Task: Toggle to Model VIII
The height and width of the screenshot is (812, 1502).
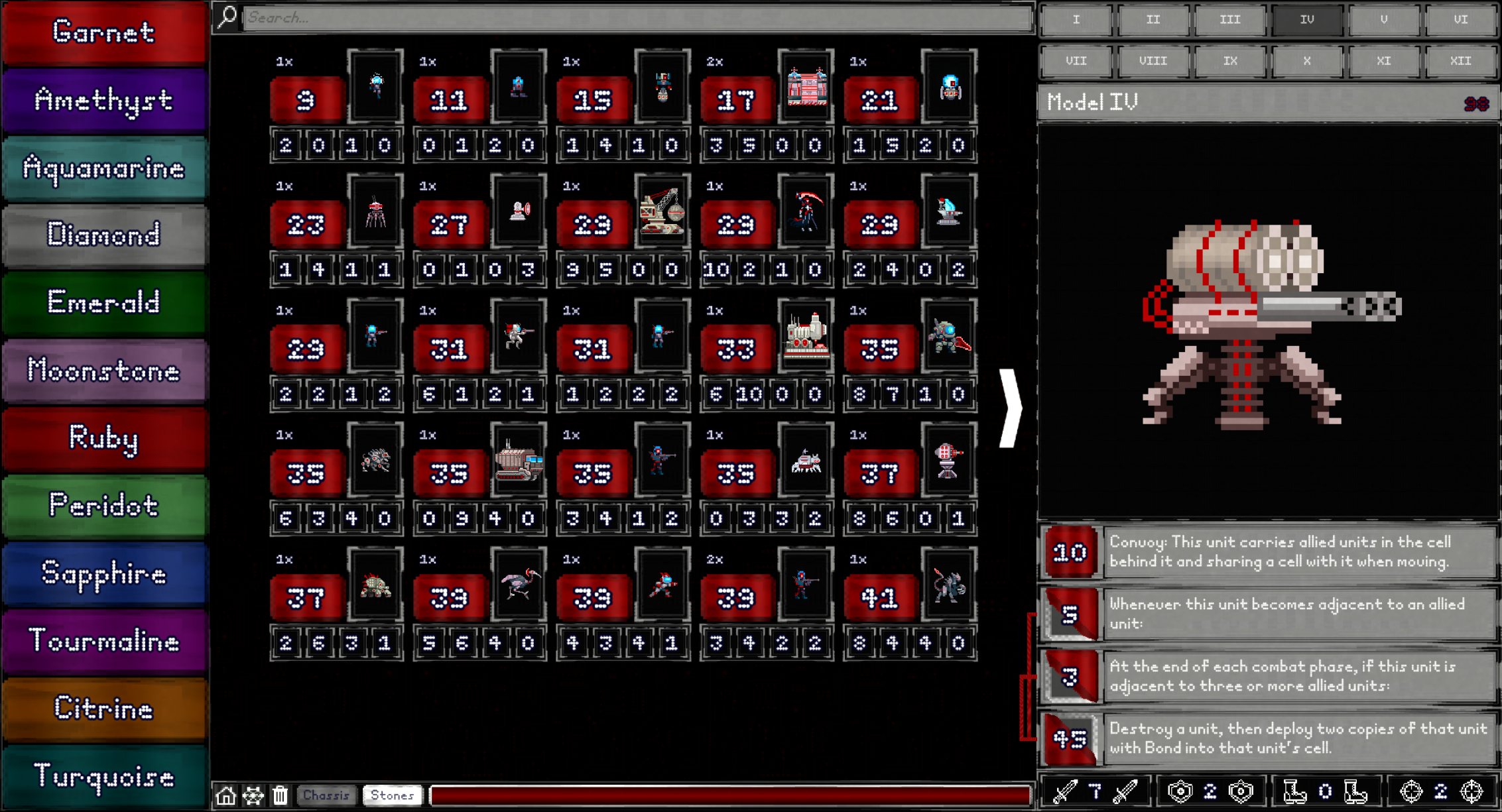Action: tap(1153, 60)
